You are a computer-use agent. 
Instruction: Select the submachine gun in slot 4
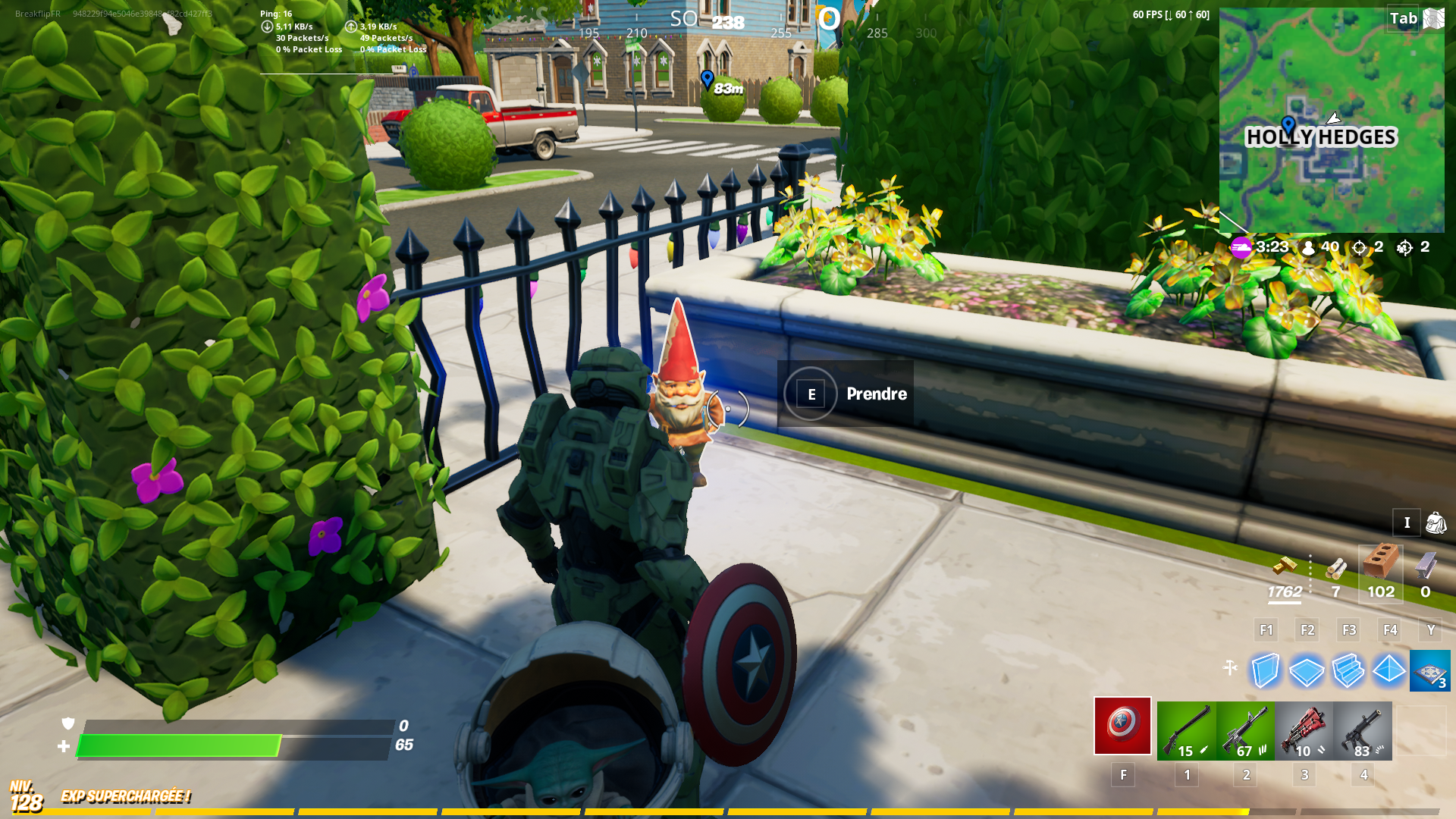point(1362,728)
